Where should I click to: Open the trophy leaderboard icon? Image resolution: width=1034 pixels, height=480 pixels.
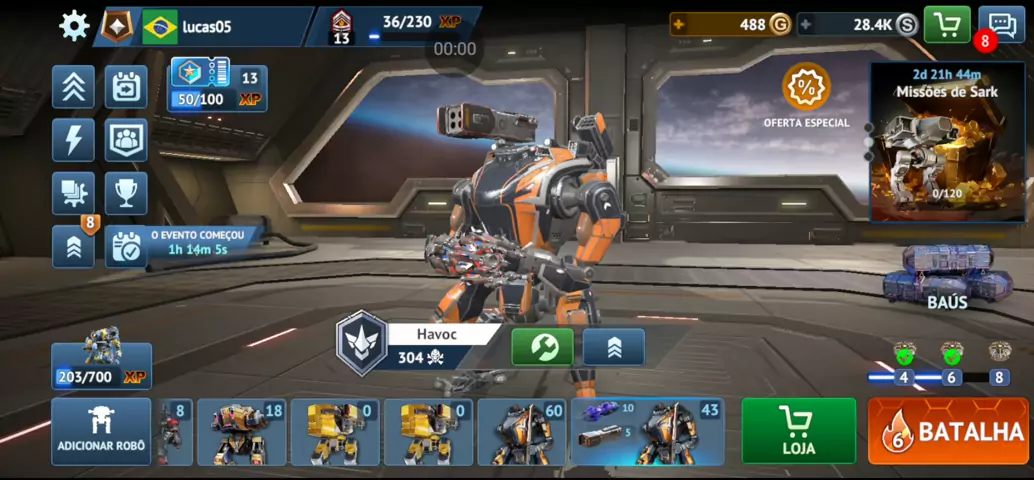(x=126, y=193)
